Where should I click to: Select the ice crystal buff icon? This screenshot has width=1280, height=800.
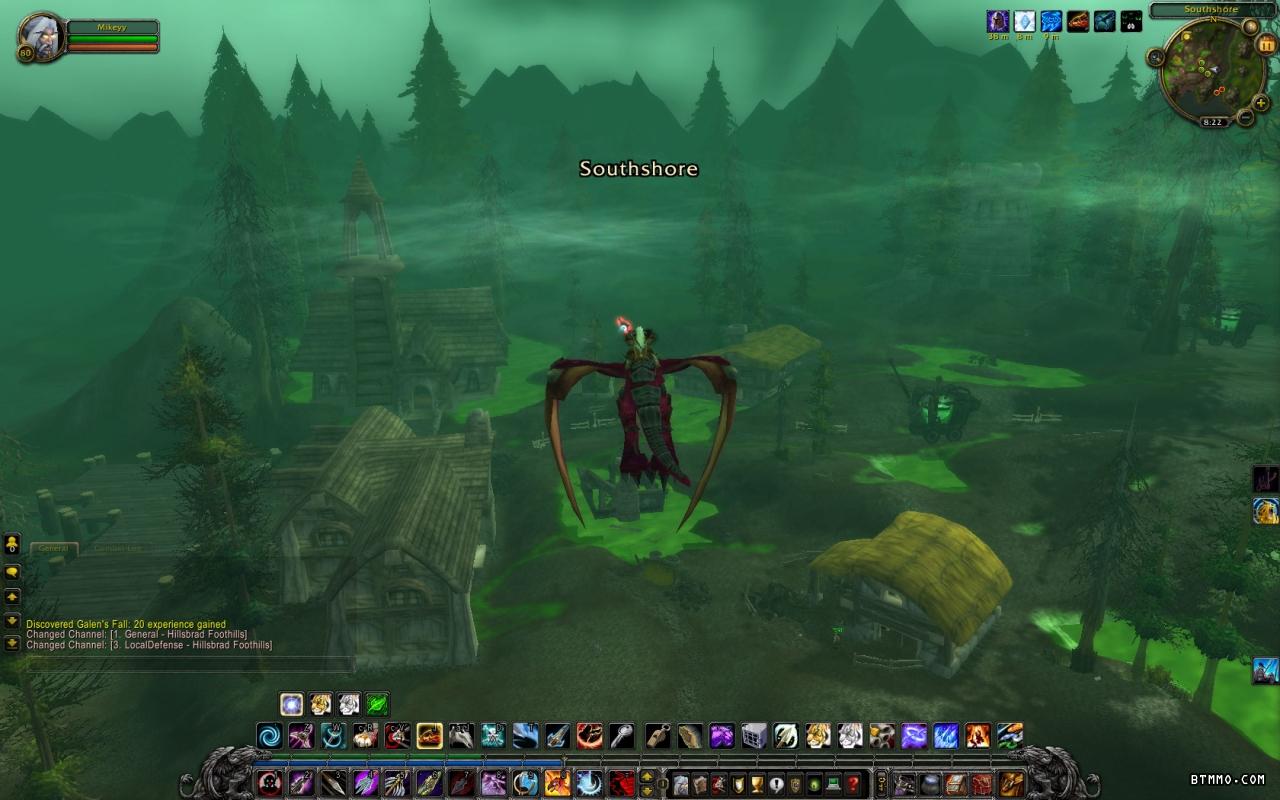1024,21
